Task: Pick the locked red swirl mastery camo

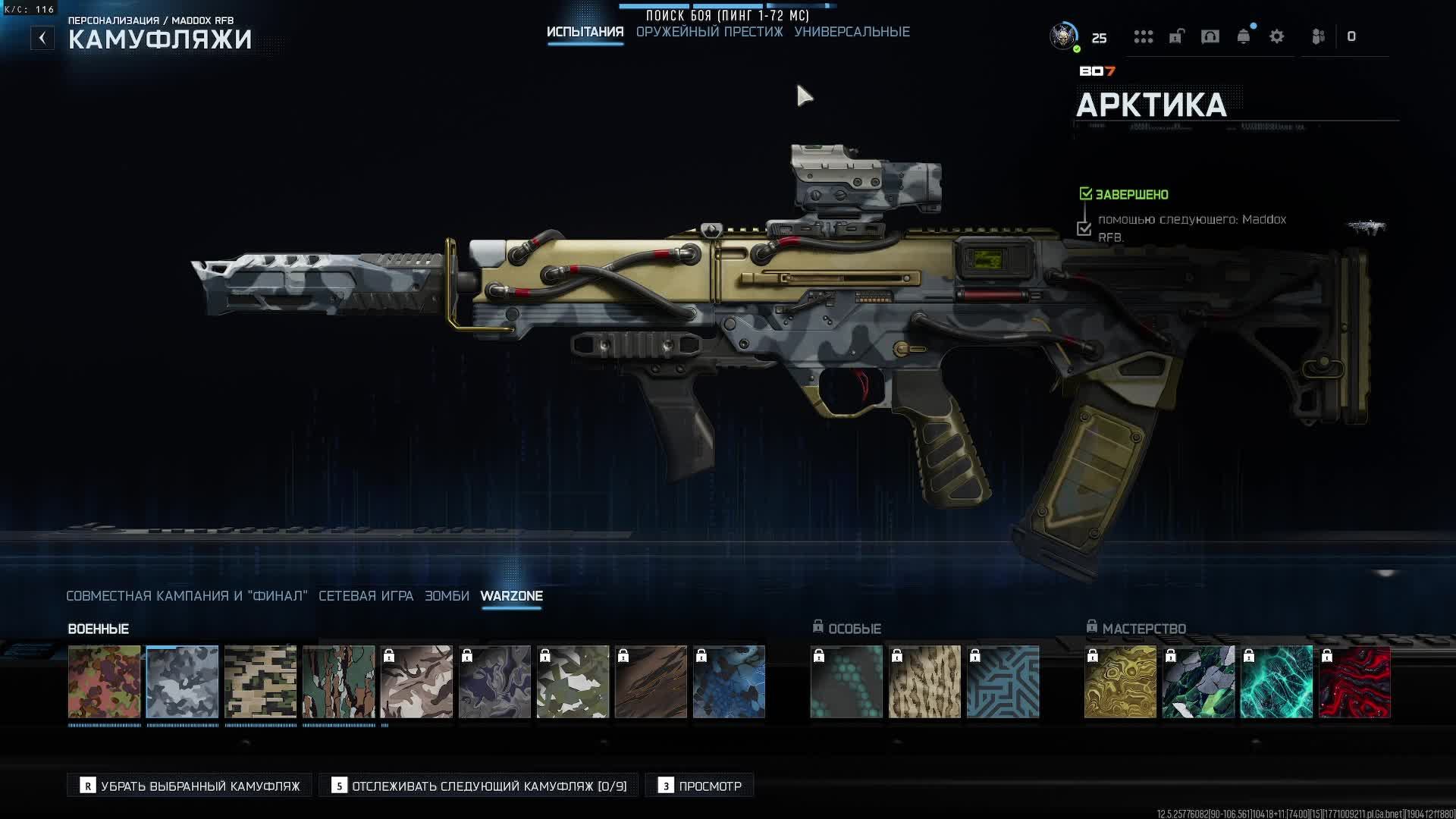Action: coord(1354,682)
